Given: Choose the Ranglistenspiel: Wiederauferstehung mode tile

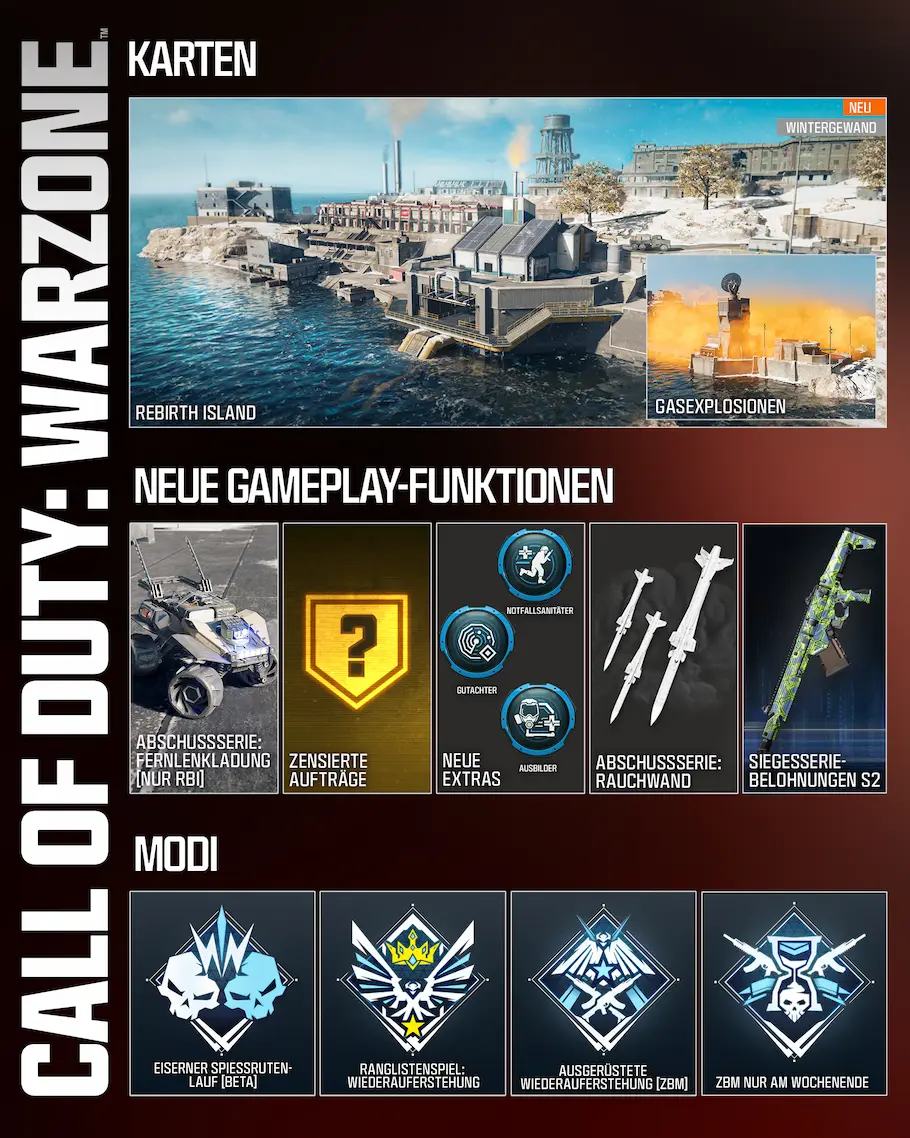Looking at the screenshot, I should pyautogui.click(x=412, y=992).
